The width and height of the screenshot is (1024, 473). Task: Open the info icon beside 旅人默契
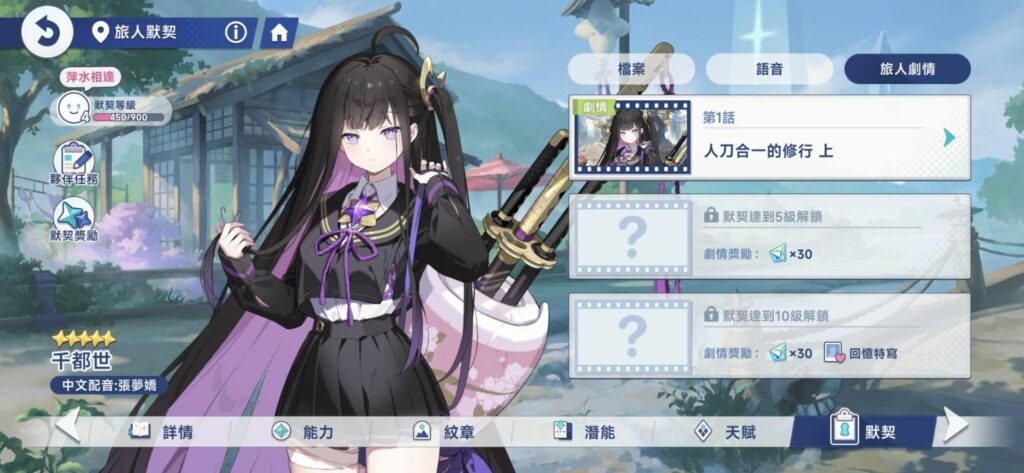pyautogui.click(x=236, y=33)
